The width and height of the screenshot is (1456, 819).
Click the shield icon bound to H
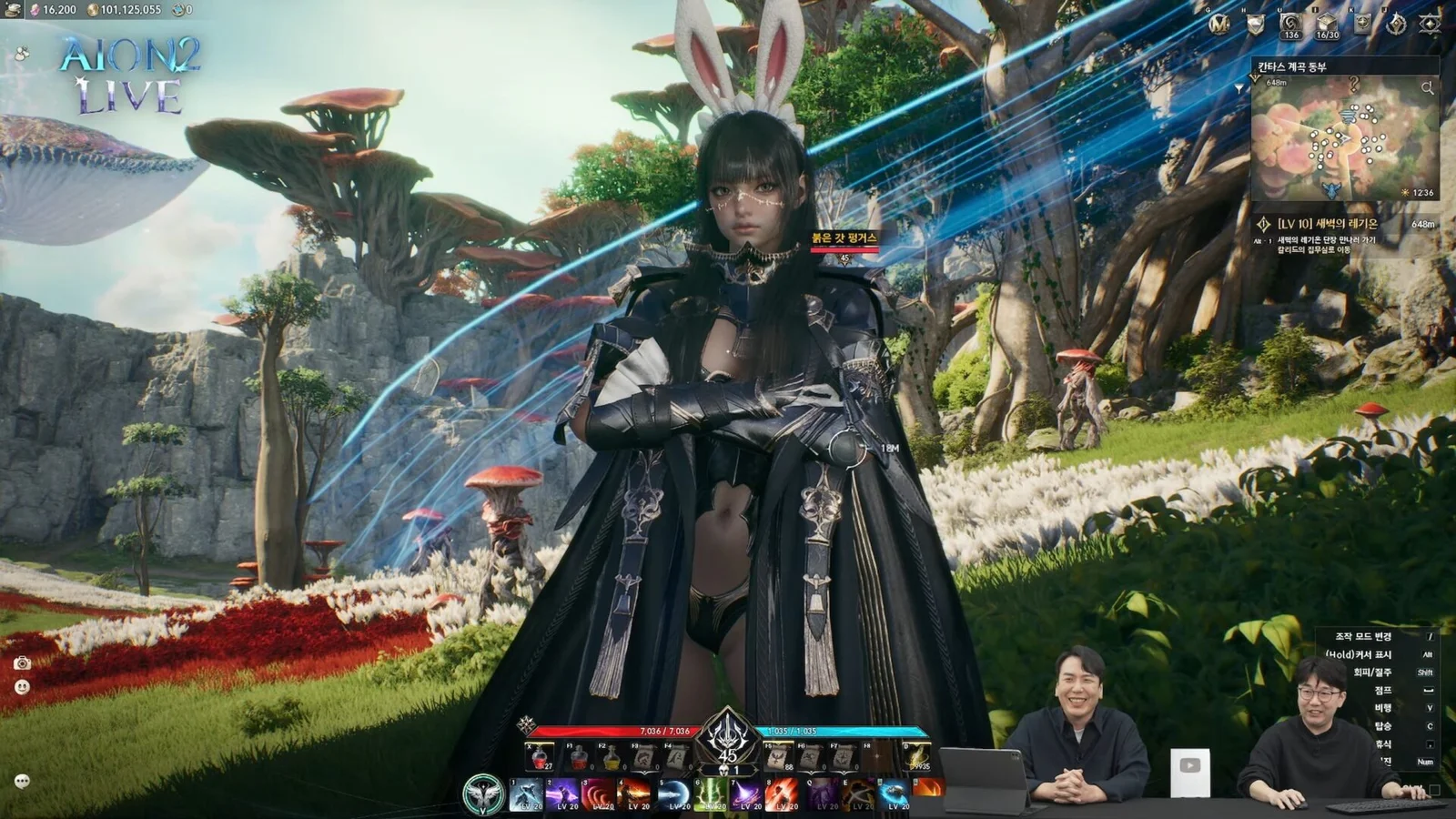pyautogui.click(x=1254, y=24)
